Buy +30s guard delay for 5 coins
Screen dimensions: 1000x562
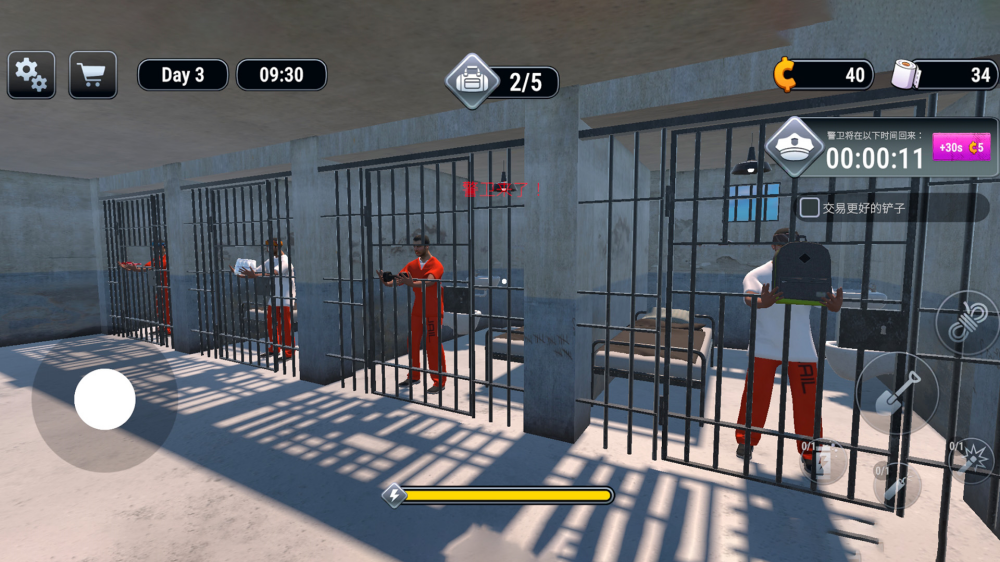[961, 147]
